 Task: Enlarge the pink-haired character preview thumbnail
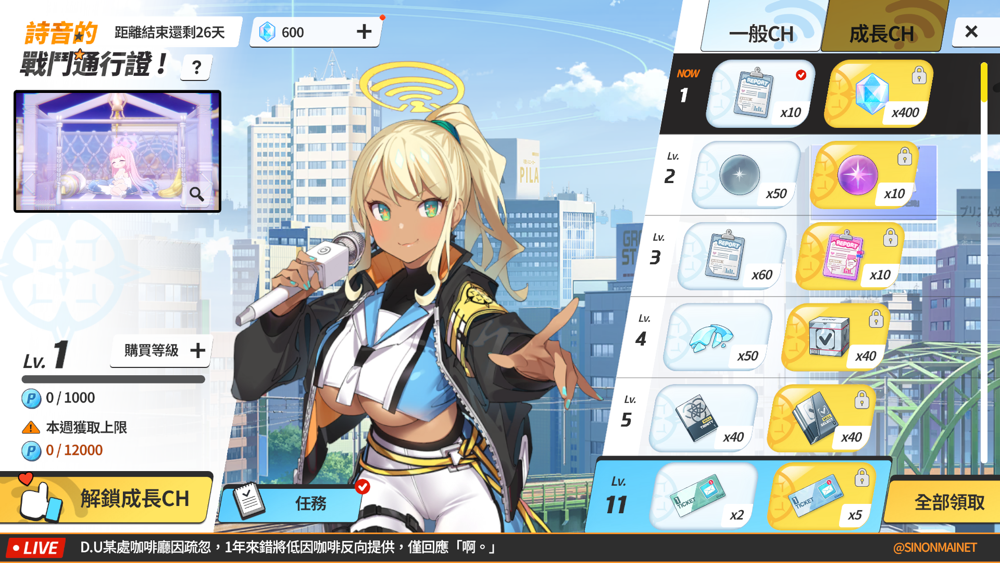(196, 194)
